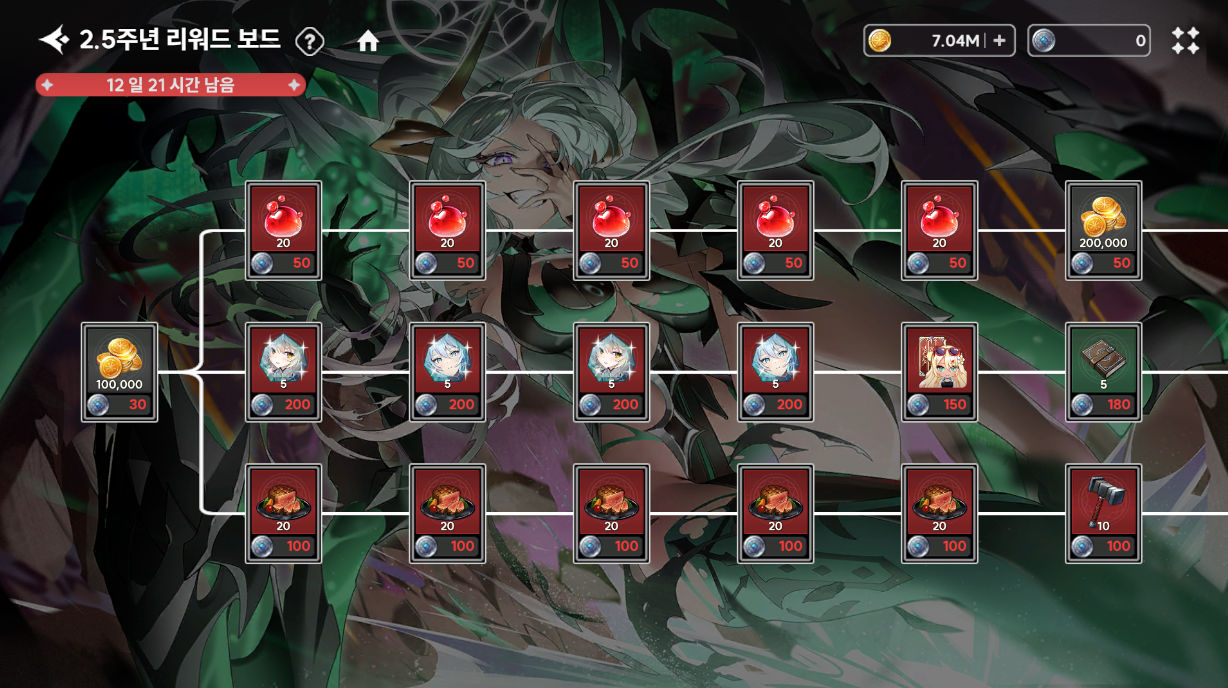Return to the home screen
Image resolution: width=1228 pixels, height=688 pixels.
coord(368,41)
